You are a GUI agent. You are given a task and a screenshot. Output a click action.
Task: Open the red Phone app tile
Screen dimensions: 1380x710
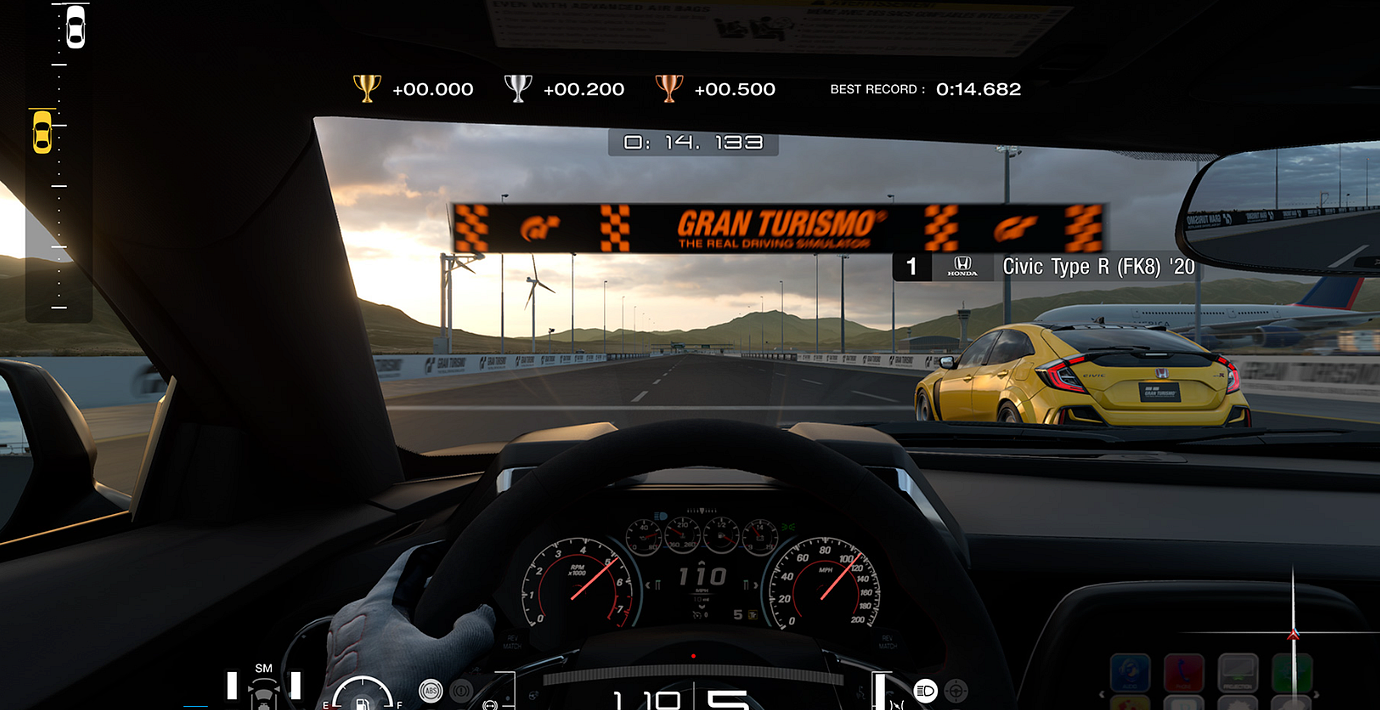[x=1184, y=674]
